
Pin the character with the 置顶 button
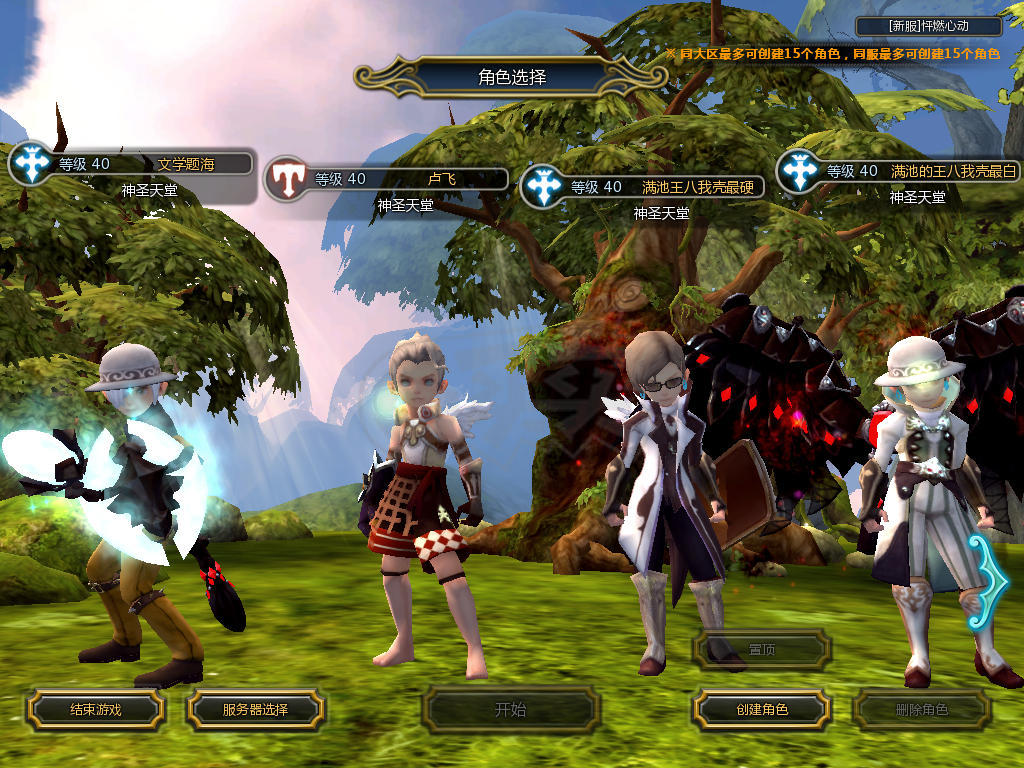(x=762, y=649)
